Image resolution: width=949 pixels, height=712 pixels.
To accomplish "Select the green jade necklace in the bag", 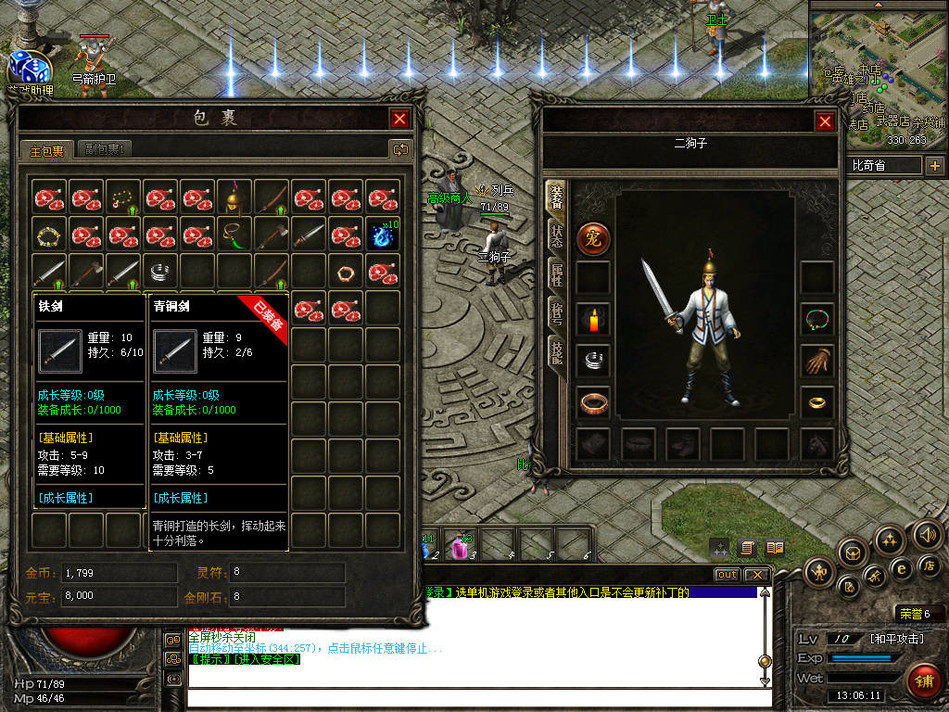I will pyautogui.click(x=234, y=234).
